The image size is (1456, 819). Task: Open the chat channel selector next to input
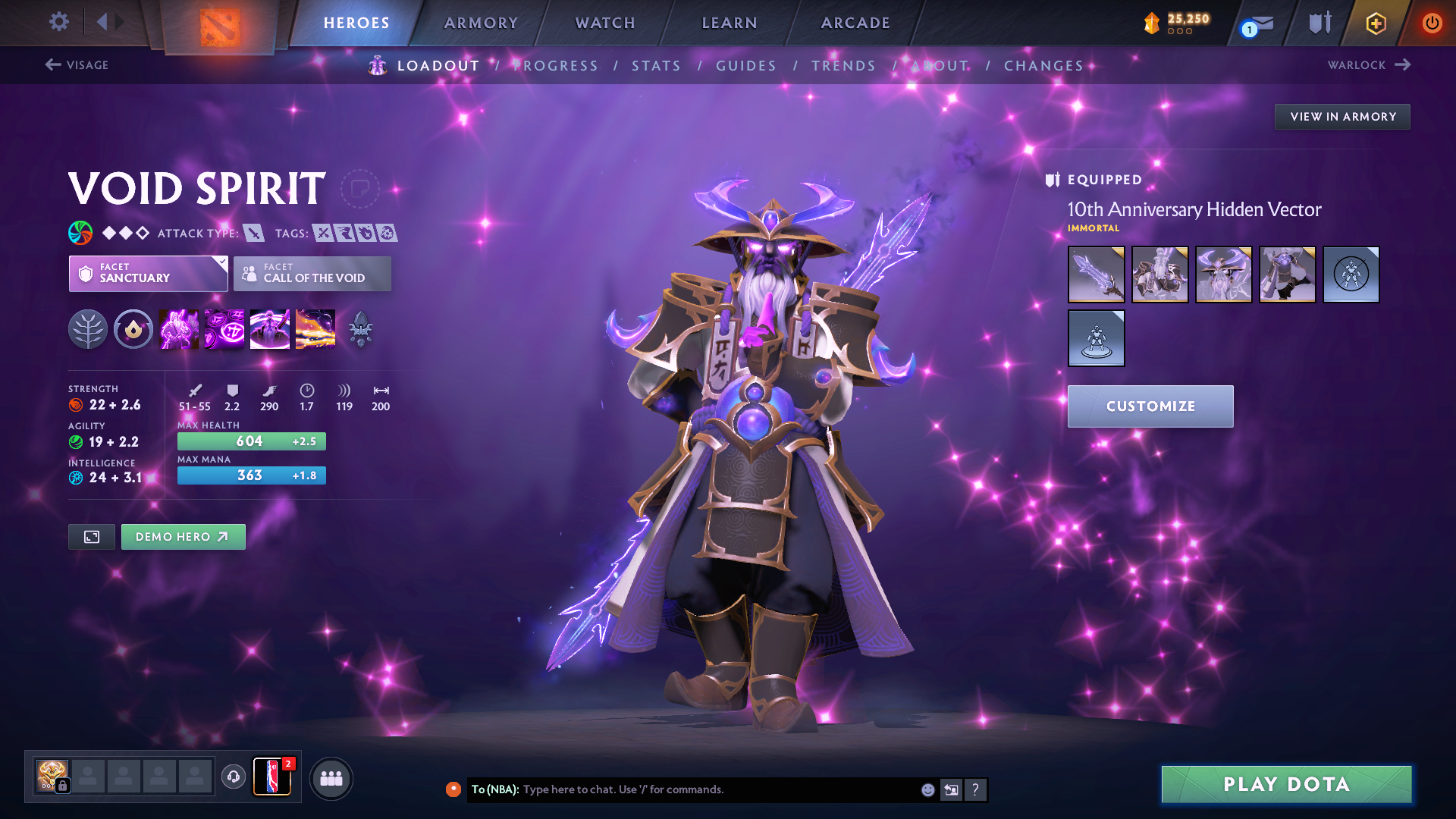[951, 789]
